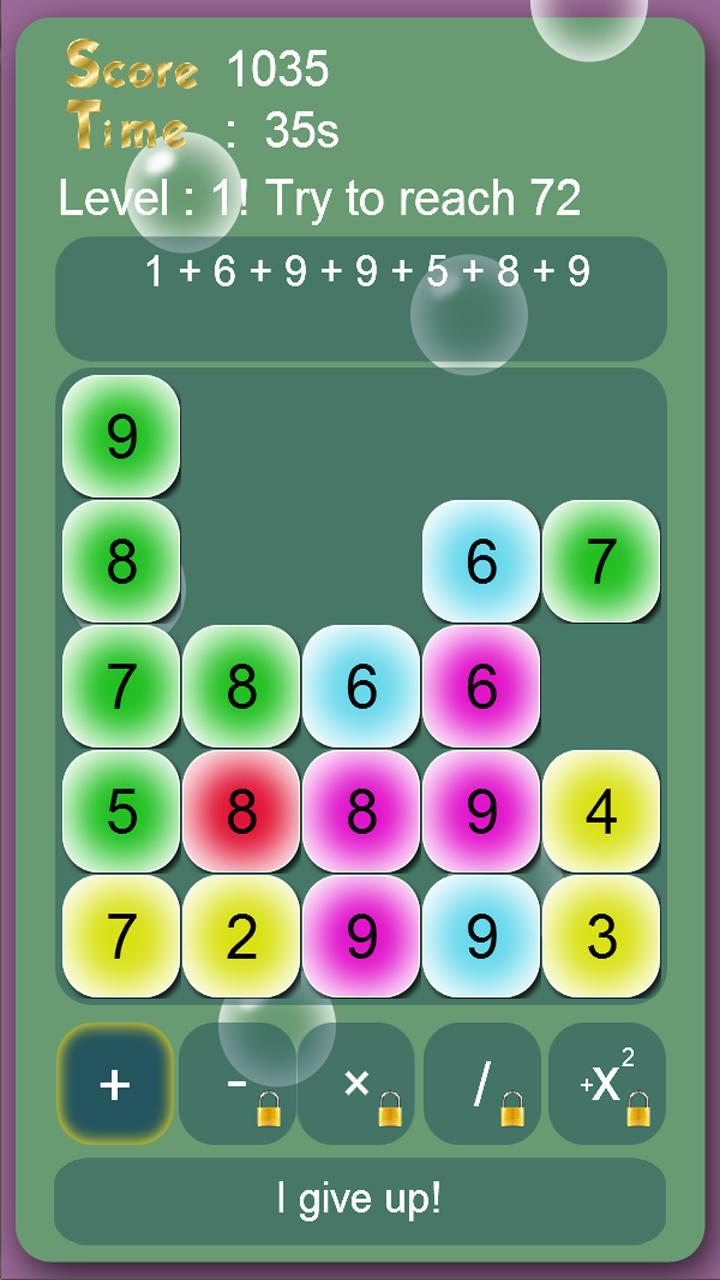Tap the locked subtraction operator

click(238, 1084)
